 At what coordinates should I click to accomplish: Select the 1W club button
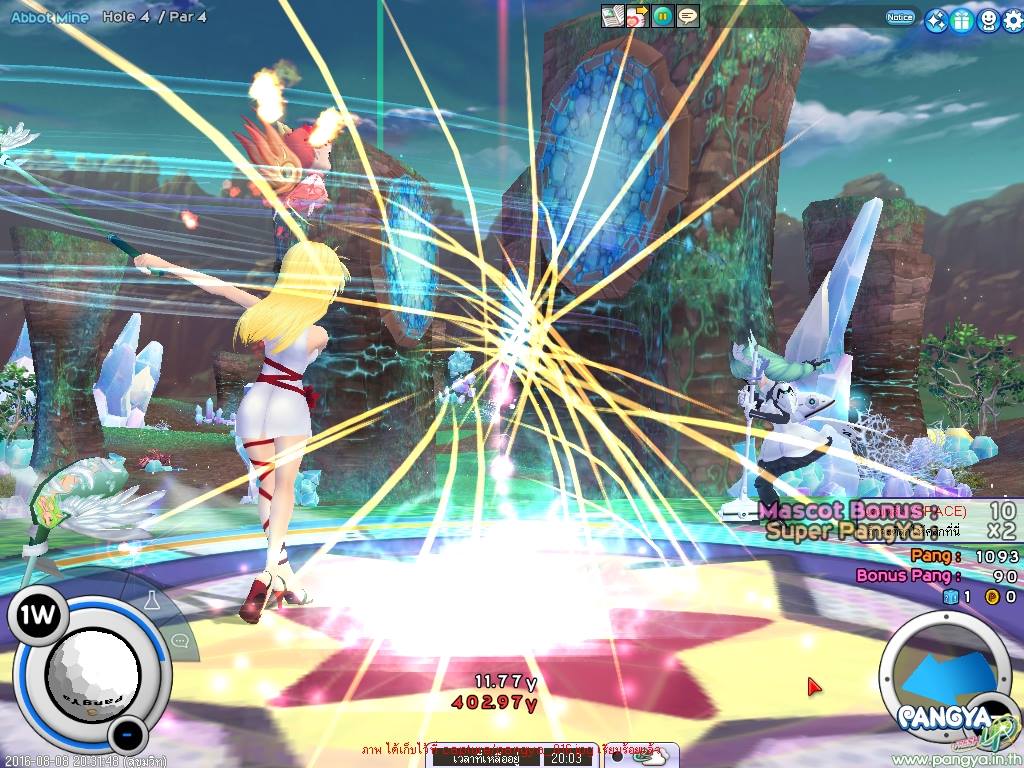click(x=38, y=614)
